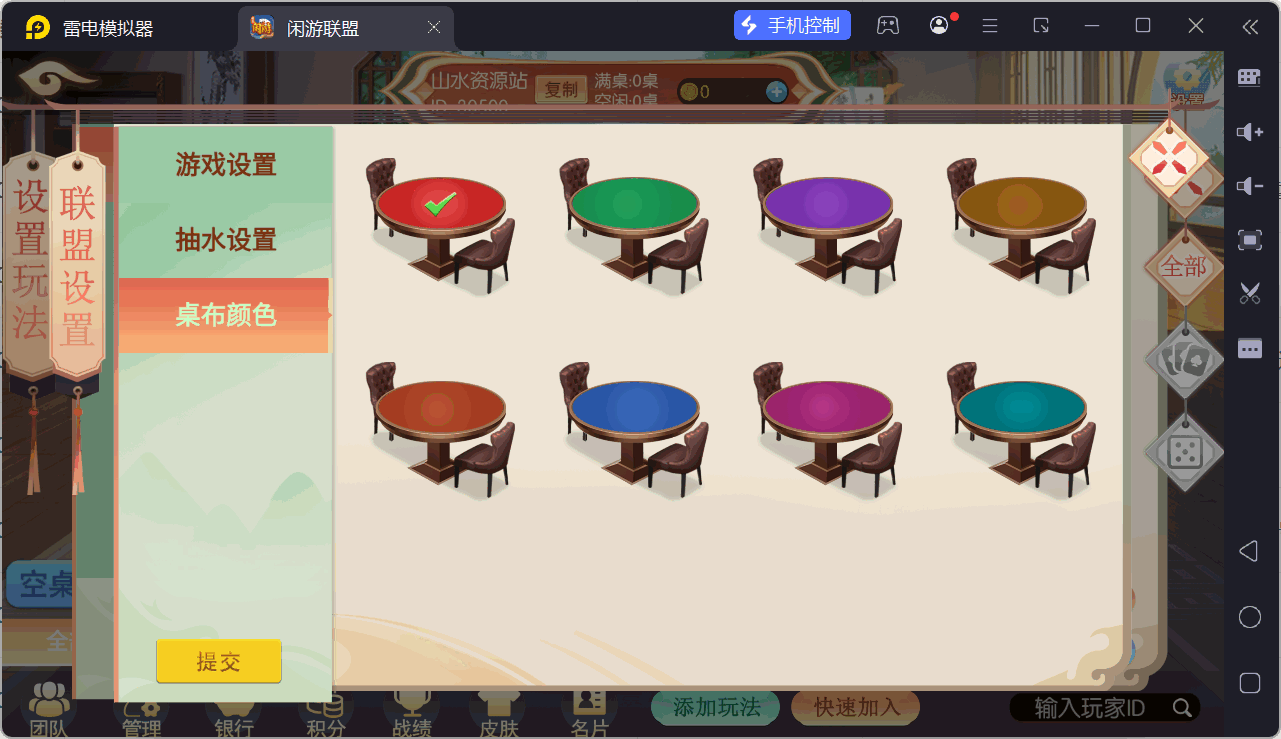Viewport: 1281px width, 739px height.
Task: Open the 名片 (Name card) panel
Action: click(x=587, y=710)
